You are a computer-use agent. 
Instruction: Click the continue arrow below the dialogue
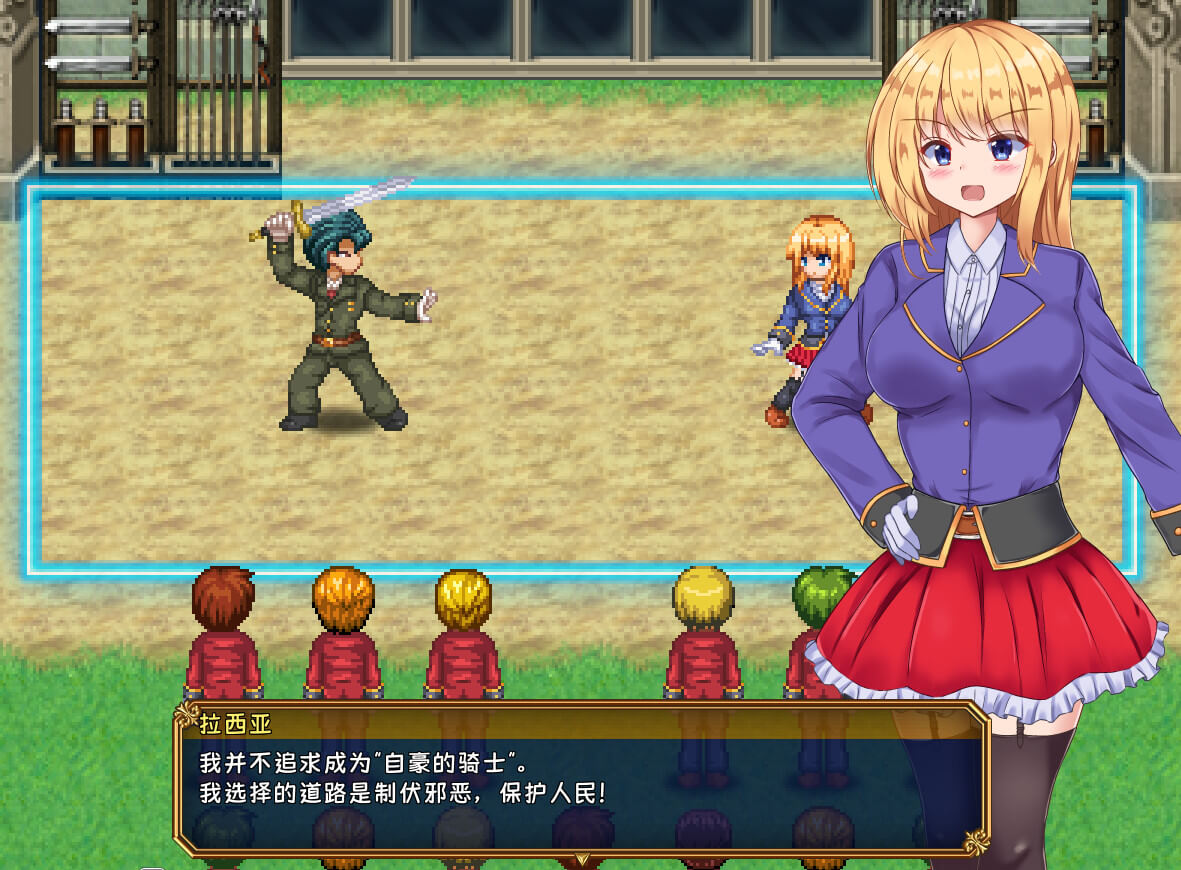[x=582, y=857]
